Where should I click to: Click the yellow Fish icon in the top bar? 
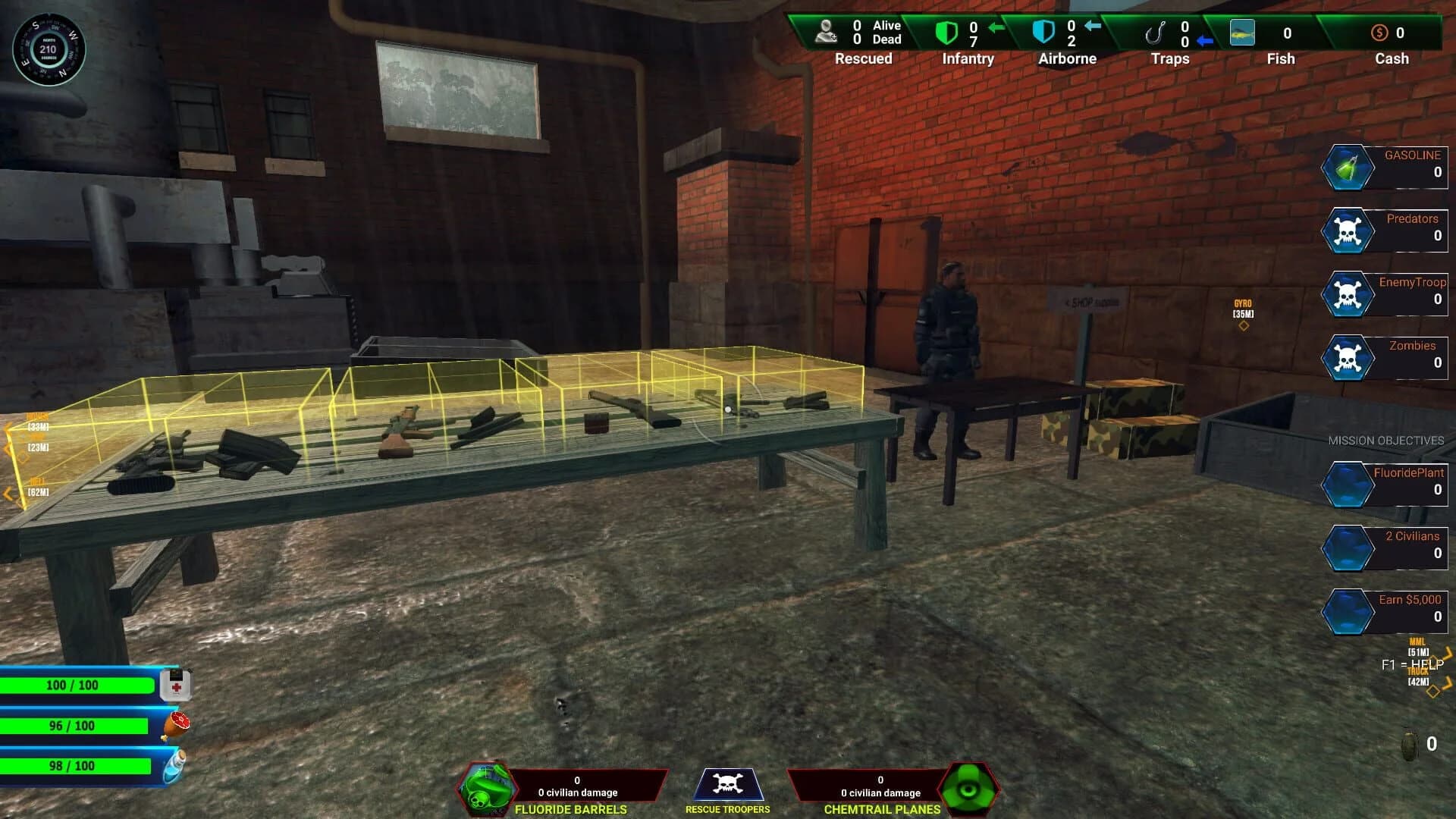(1242, 33)
